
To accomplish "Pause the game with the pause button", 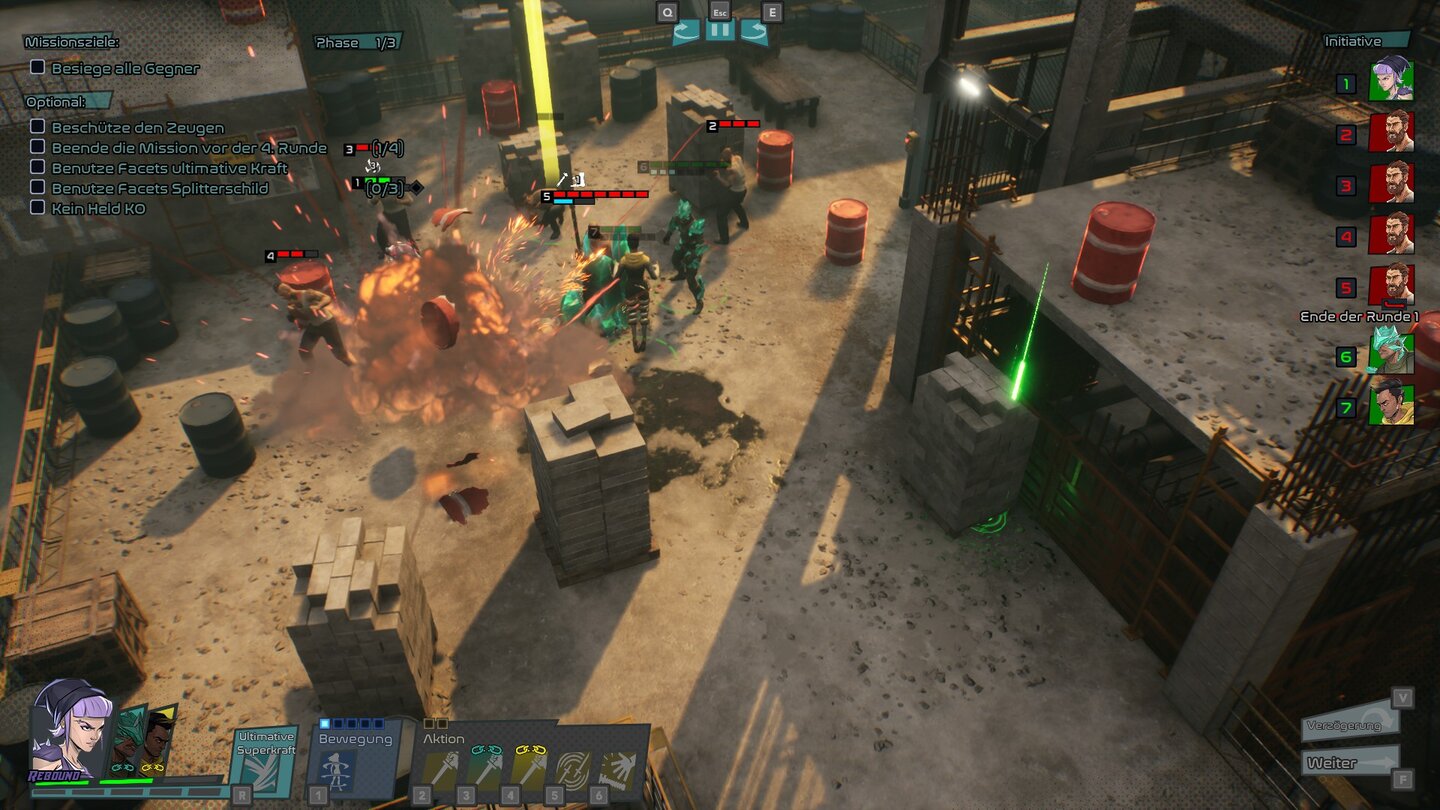I will pos(720,31).
